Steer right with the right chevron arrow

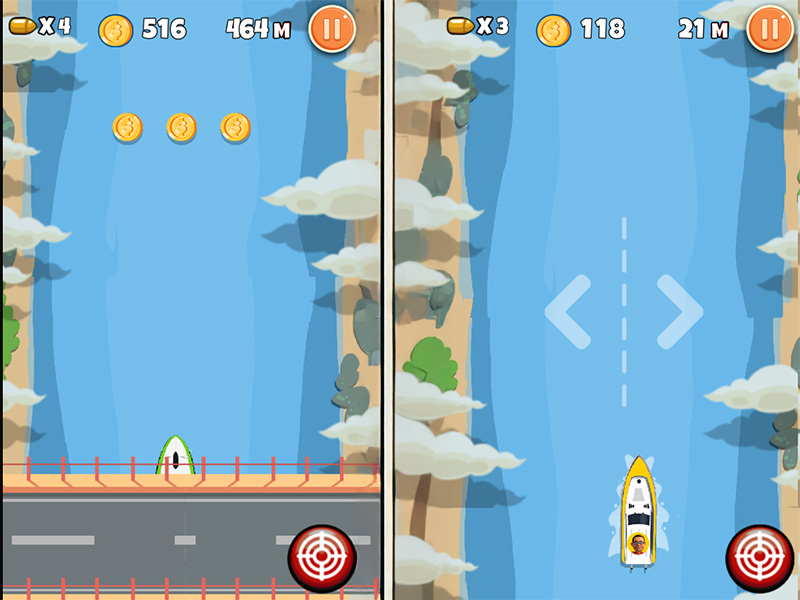pyautogui.click(x=679, y=312)
